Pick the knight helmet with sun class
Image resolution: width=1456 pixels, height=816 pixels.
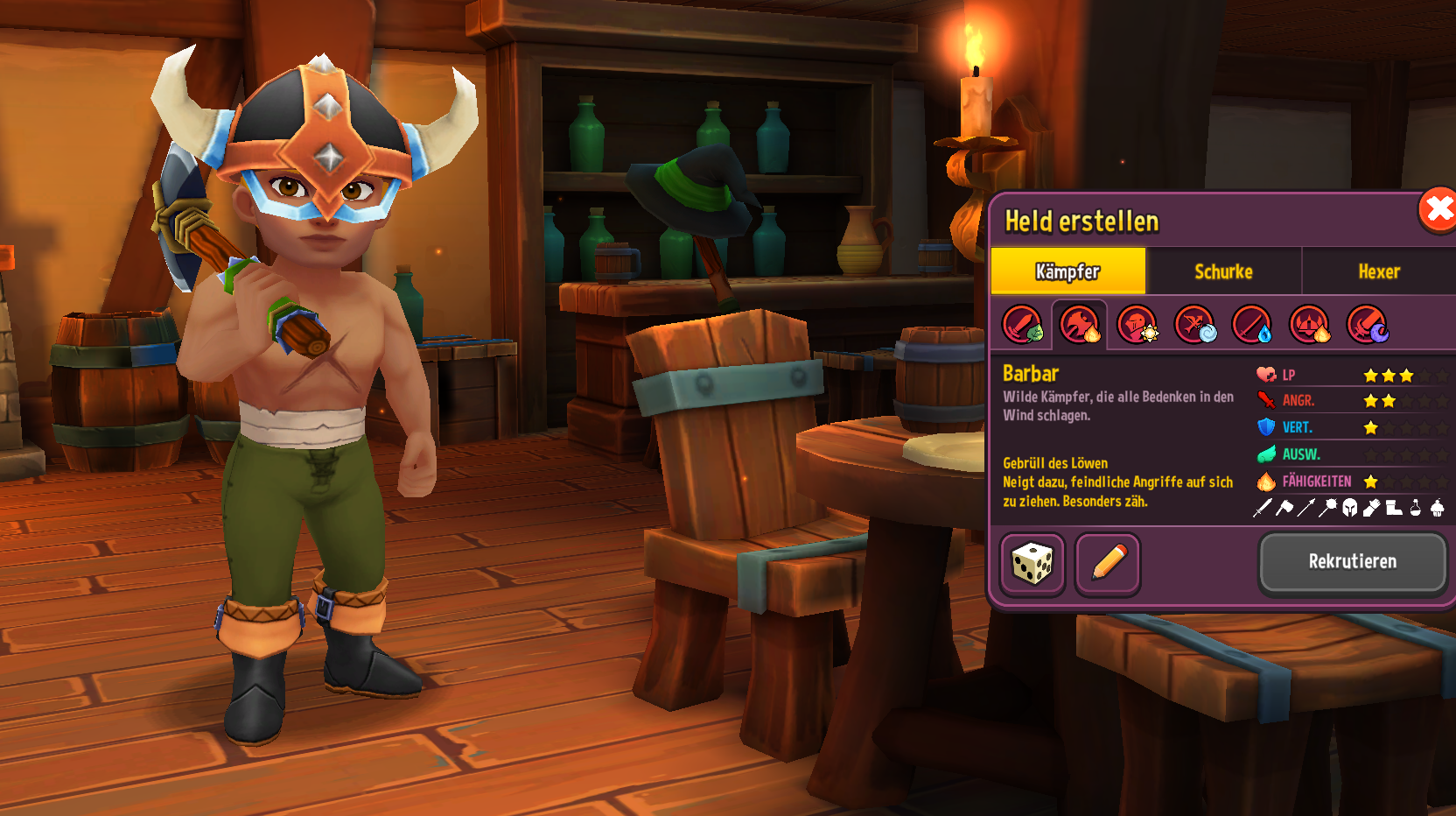tap(1137, 325)
